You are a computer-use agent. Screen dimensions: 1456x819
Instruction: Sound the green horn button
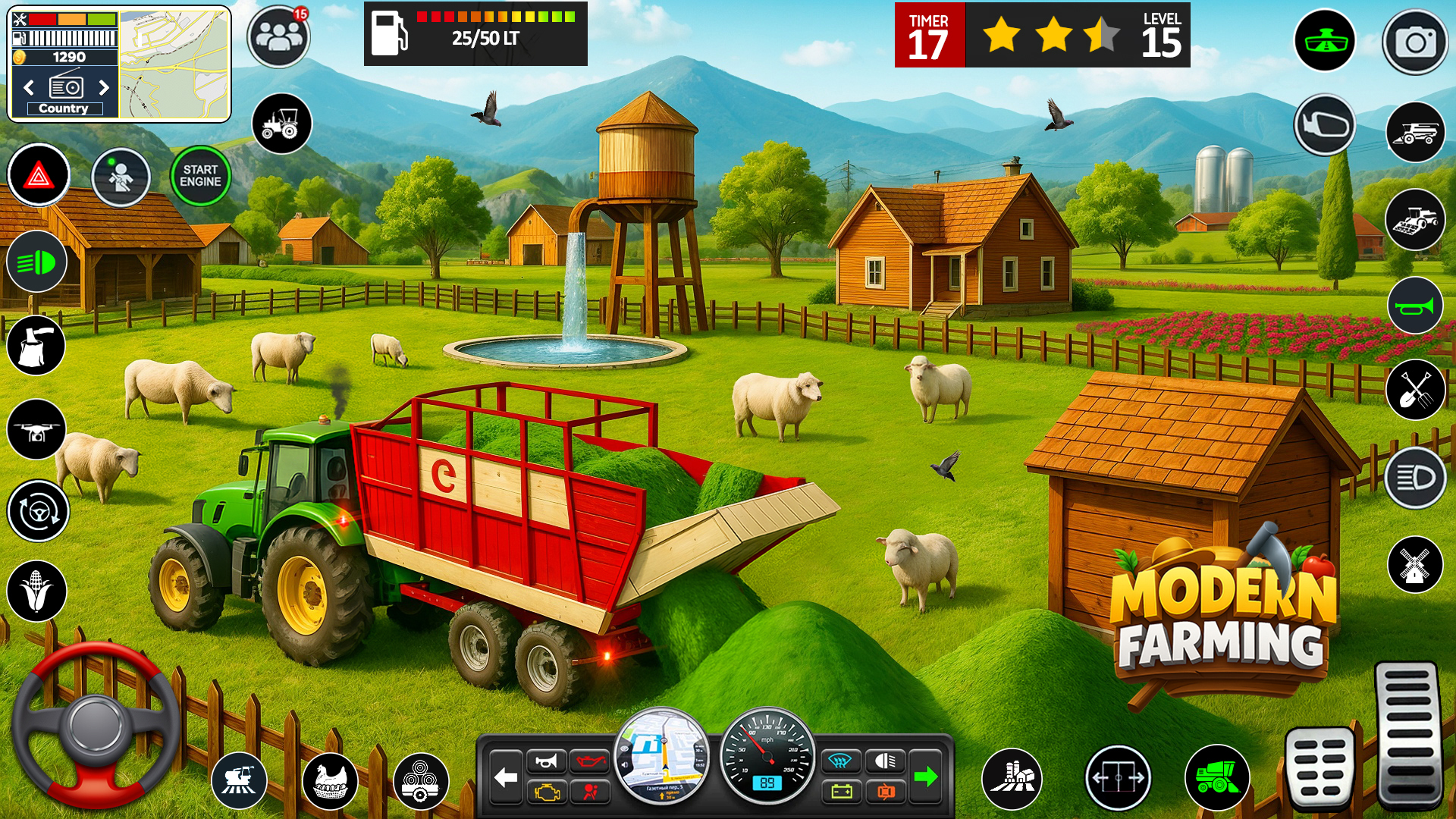pos(1415,306)
